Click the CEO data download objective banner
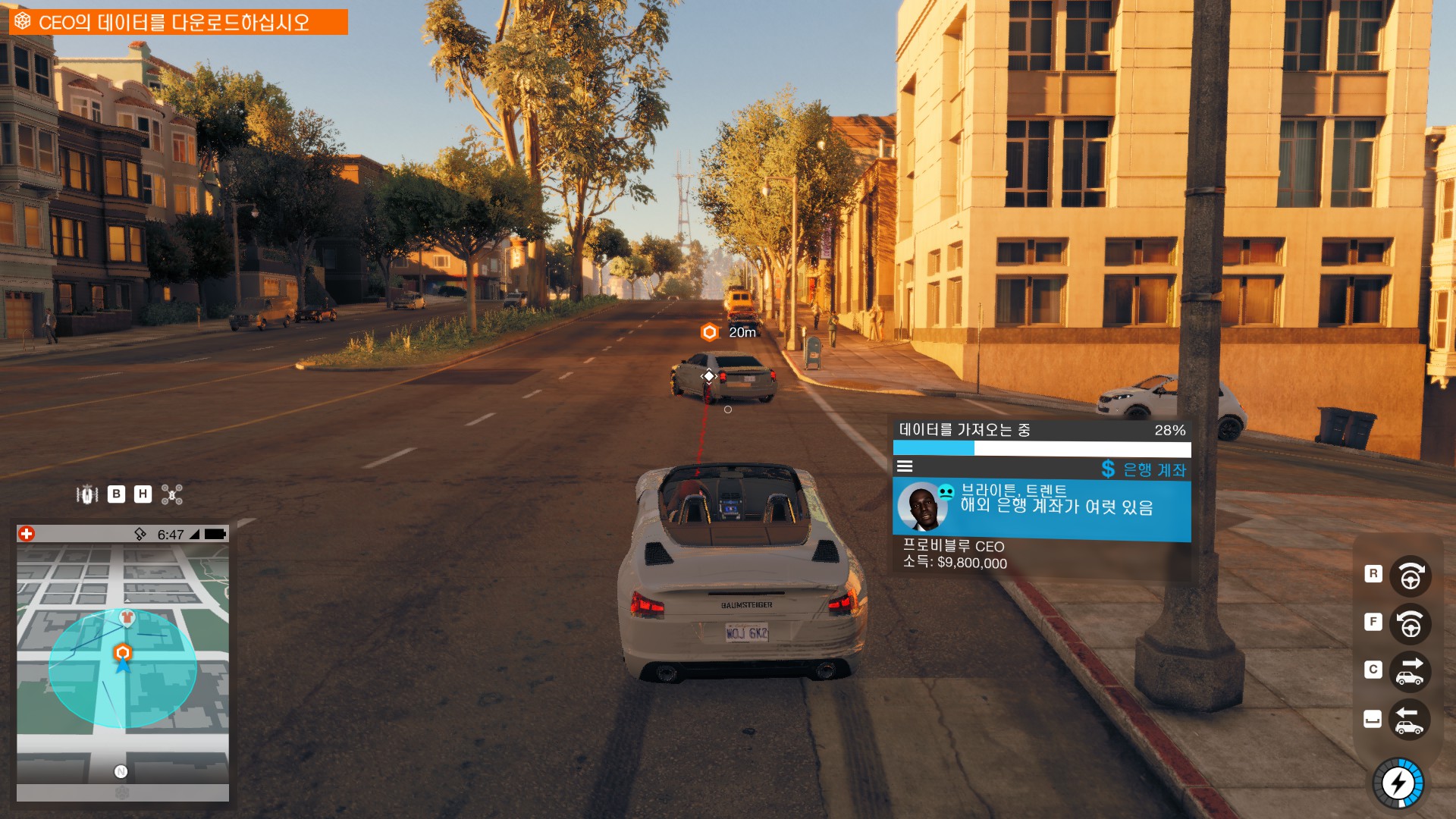Viewport: 1456px width, 819px height. [177, 22]
